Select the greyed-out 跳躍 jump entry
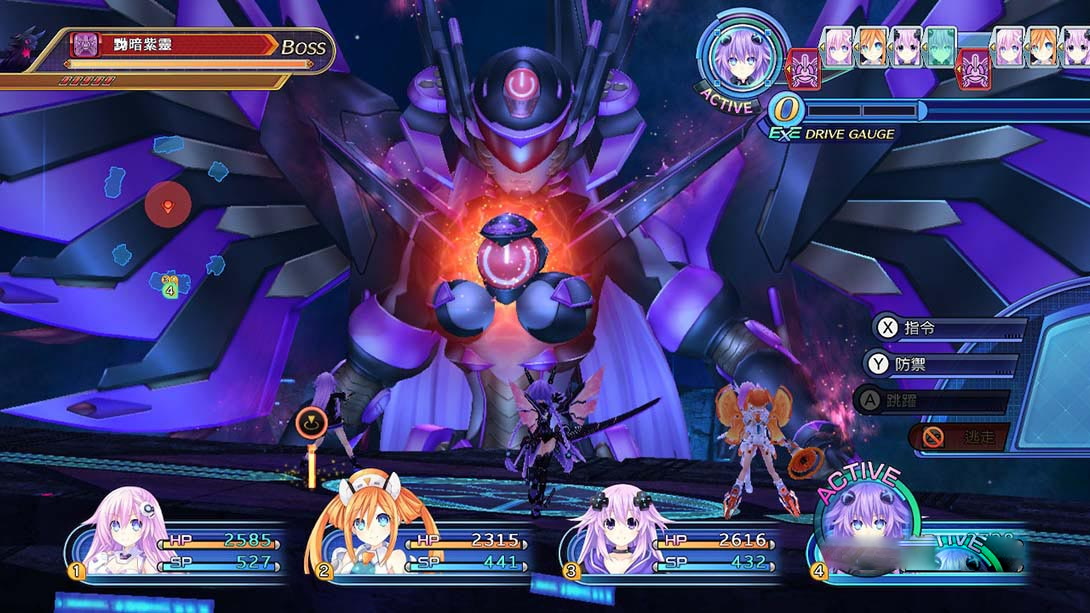This screenshot has width=1090, height=613. tap(932, 402)
